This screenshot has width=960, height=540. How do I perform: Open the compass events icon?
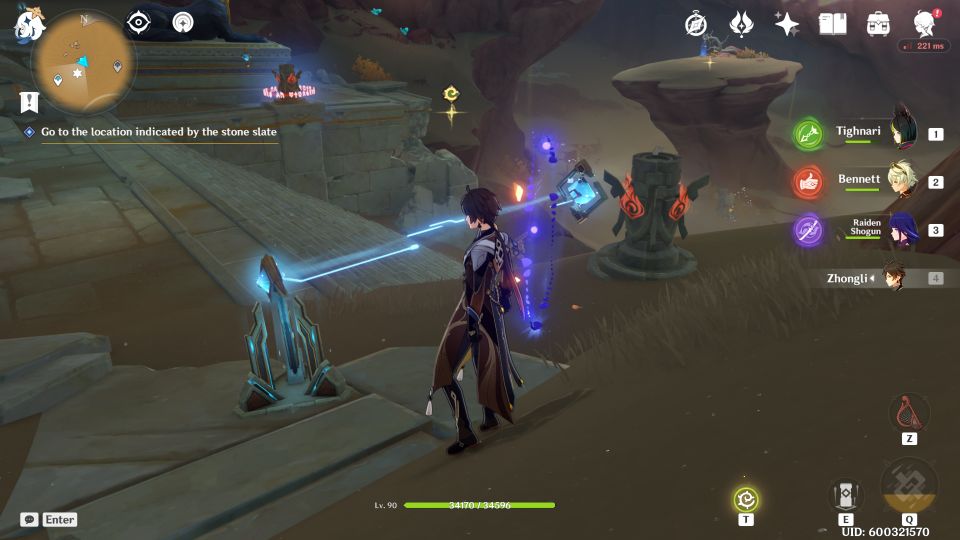[x=696, y=24]
